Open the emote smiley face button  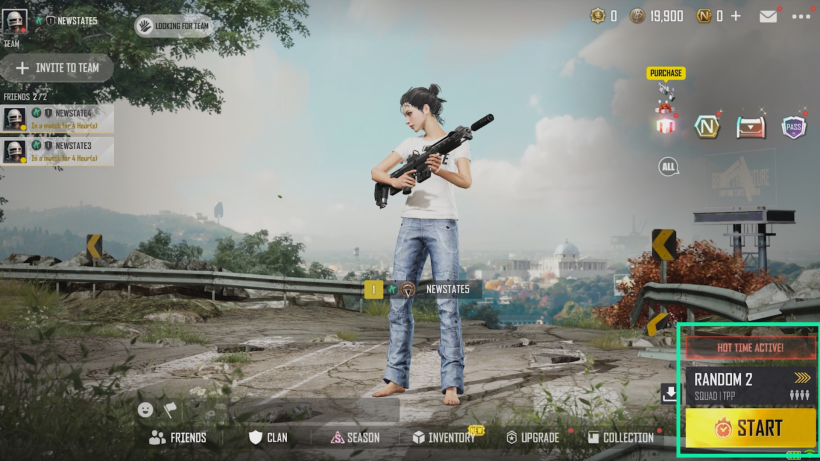pos(146,409)
